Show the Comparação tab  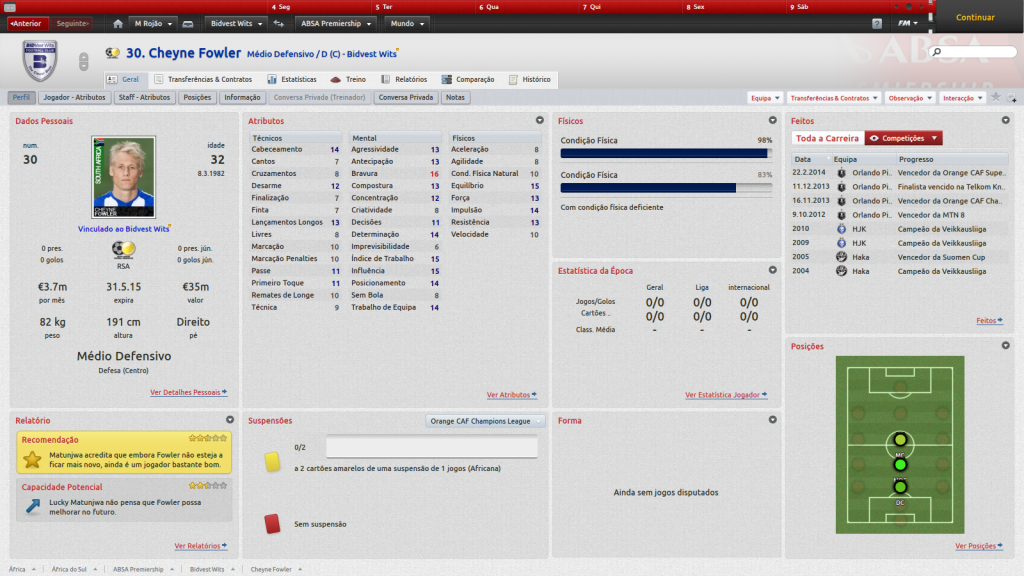pos(468,79)
